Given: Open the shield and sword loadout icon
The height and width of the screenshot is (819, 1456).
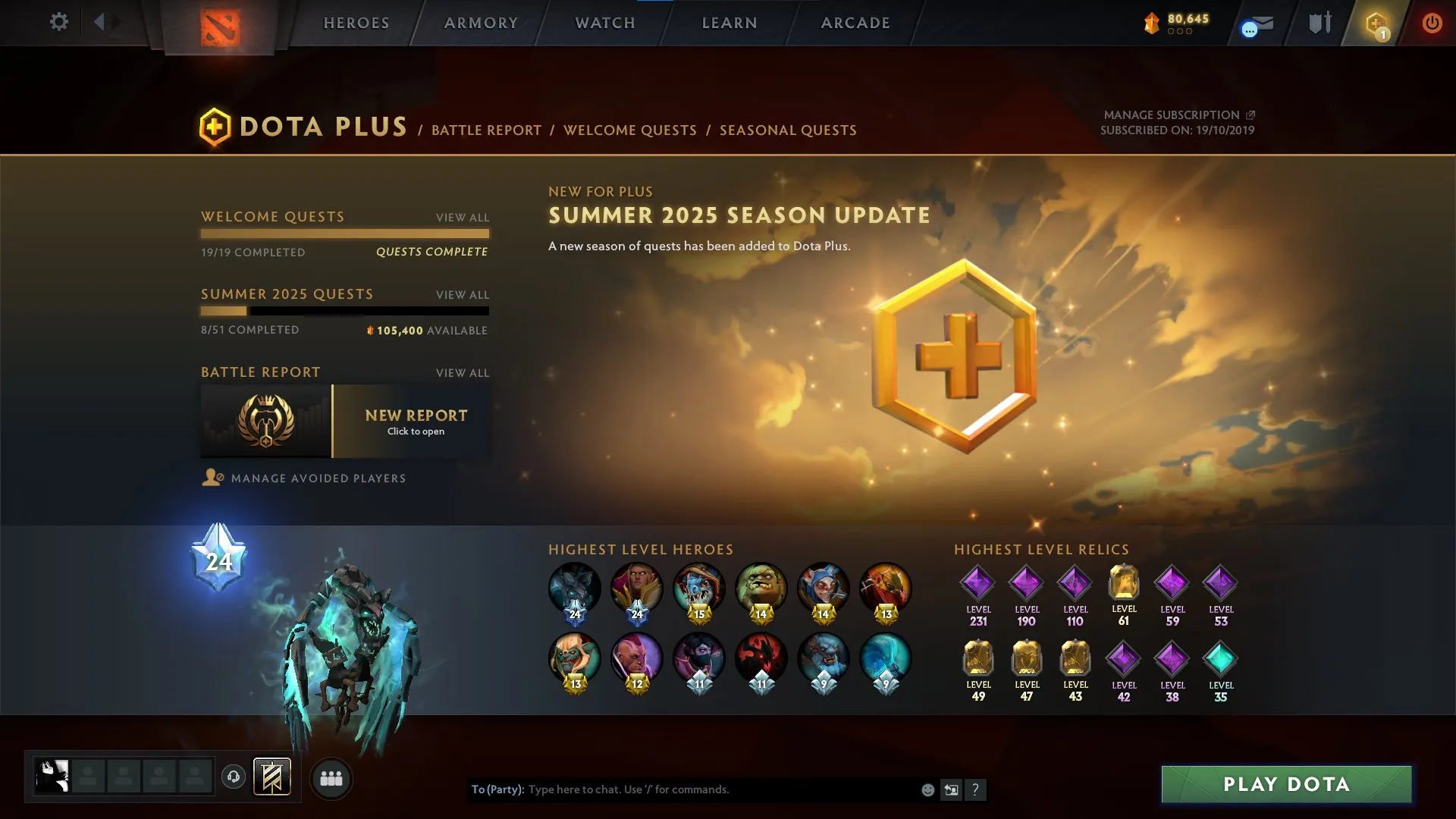Looking at the screenshot, I should [1319, 23].
